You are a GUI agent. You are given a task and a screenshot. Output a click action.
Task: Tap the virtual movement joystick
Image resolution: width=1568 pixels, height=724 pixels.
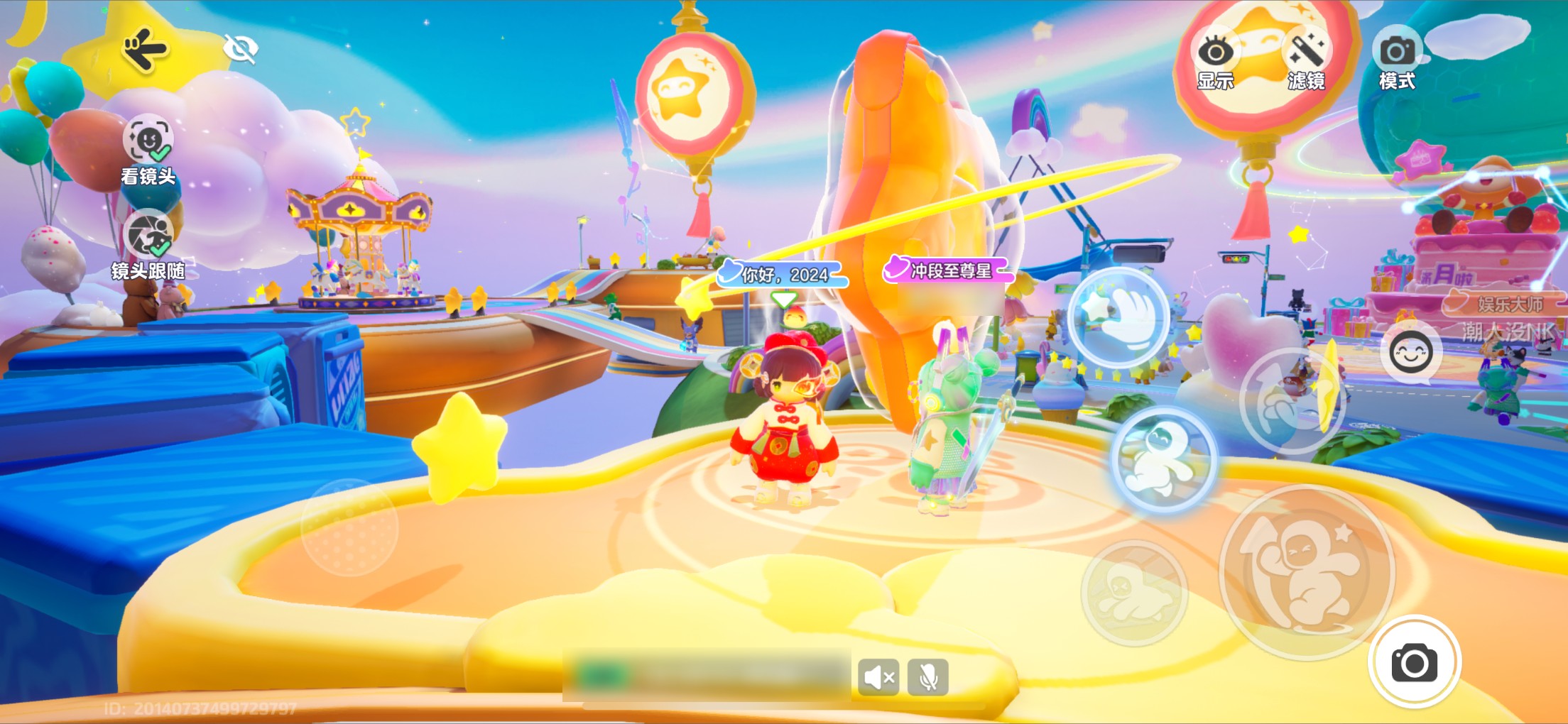click(x=349, y=527)
